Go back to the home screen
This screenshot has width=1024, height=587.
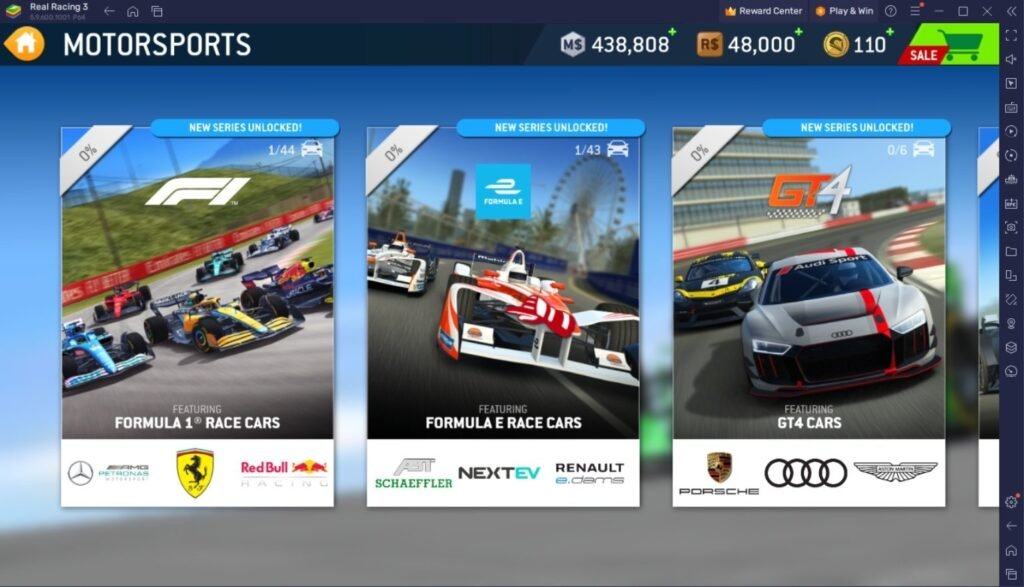coord(24,44)
